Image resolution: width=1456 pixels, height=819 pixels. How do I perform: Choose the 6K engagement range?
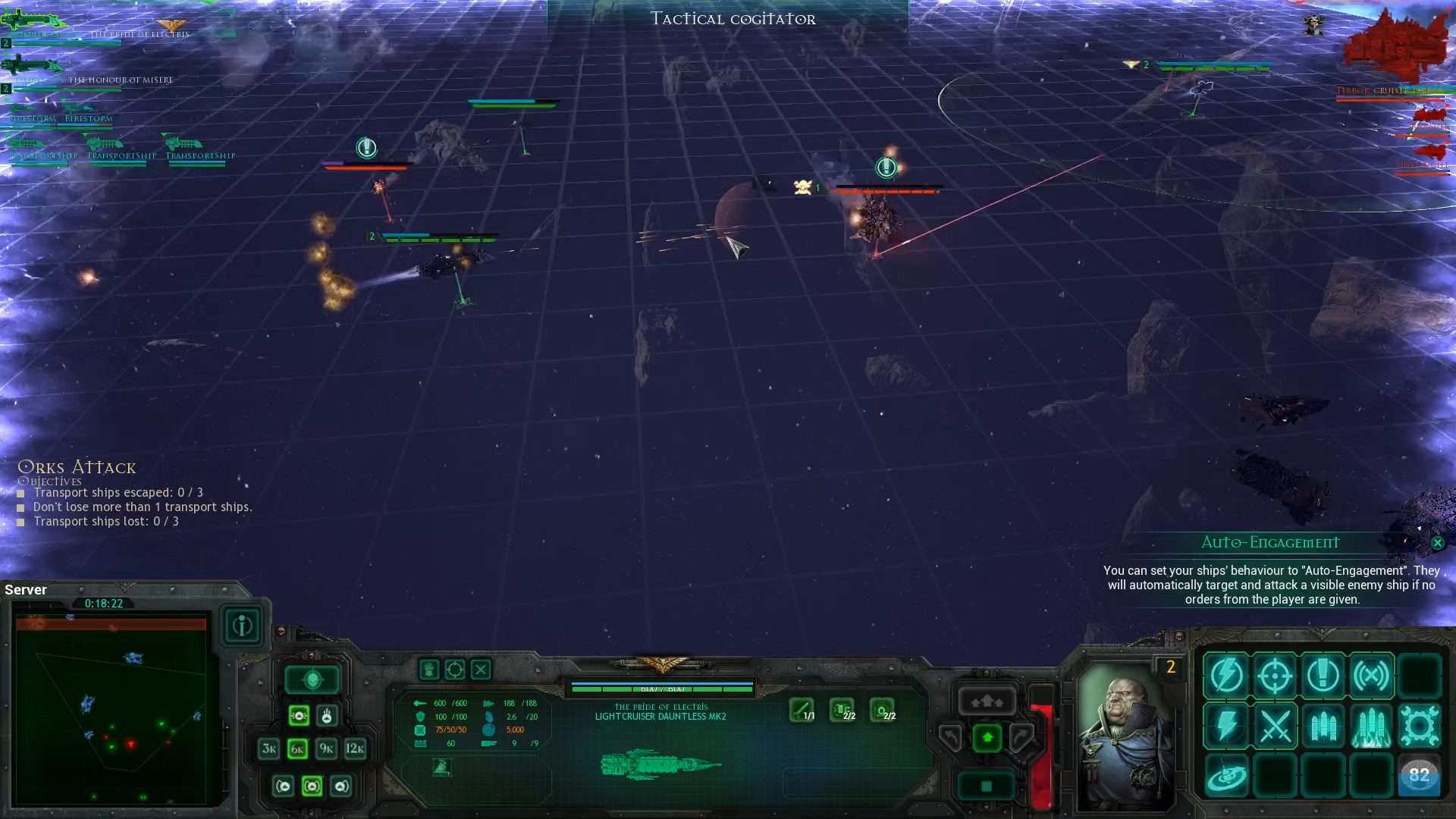click(x=297, y=749)
